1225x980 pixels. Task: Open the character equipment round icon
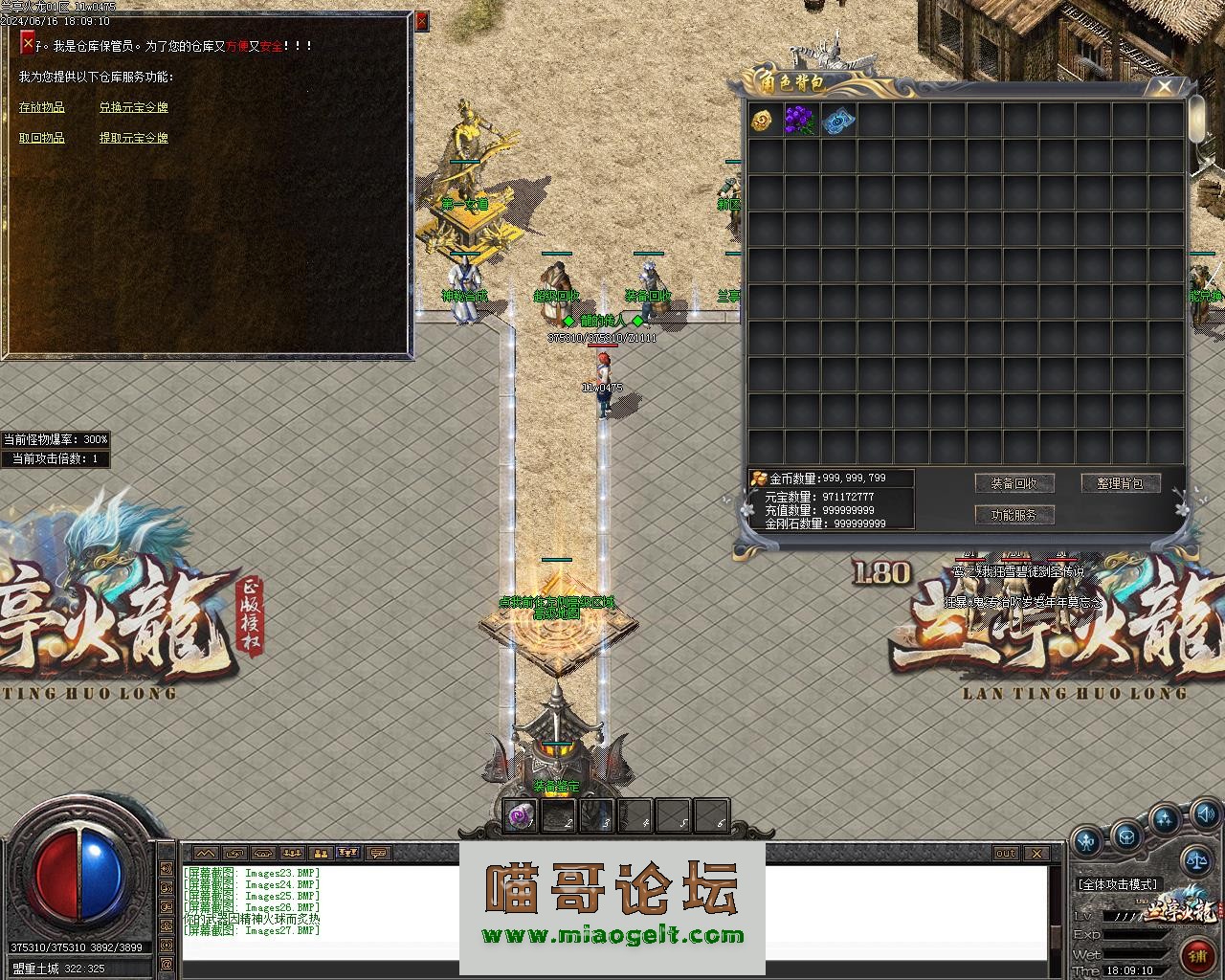click(x=1086, y=843)
